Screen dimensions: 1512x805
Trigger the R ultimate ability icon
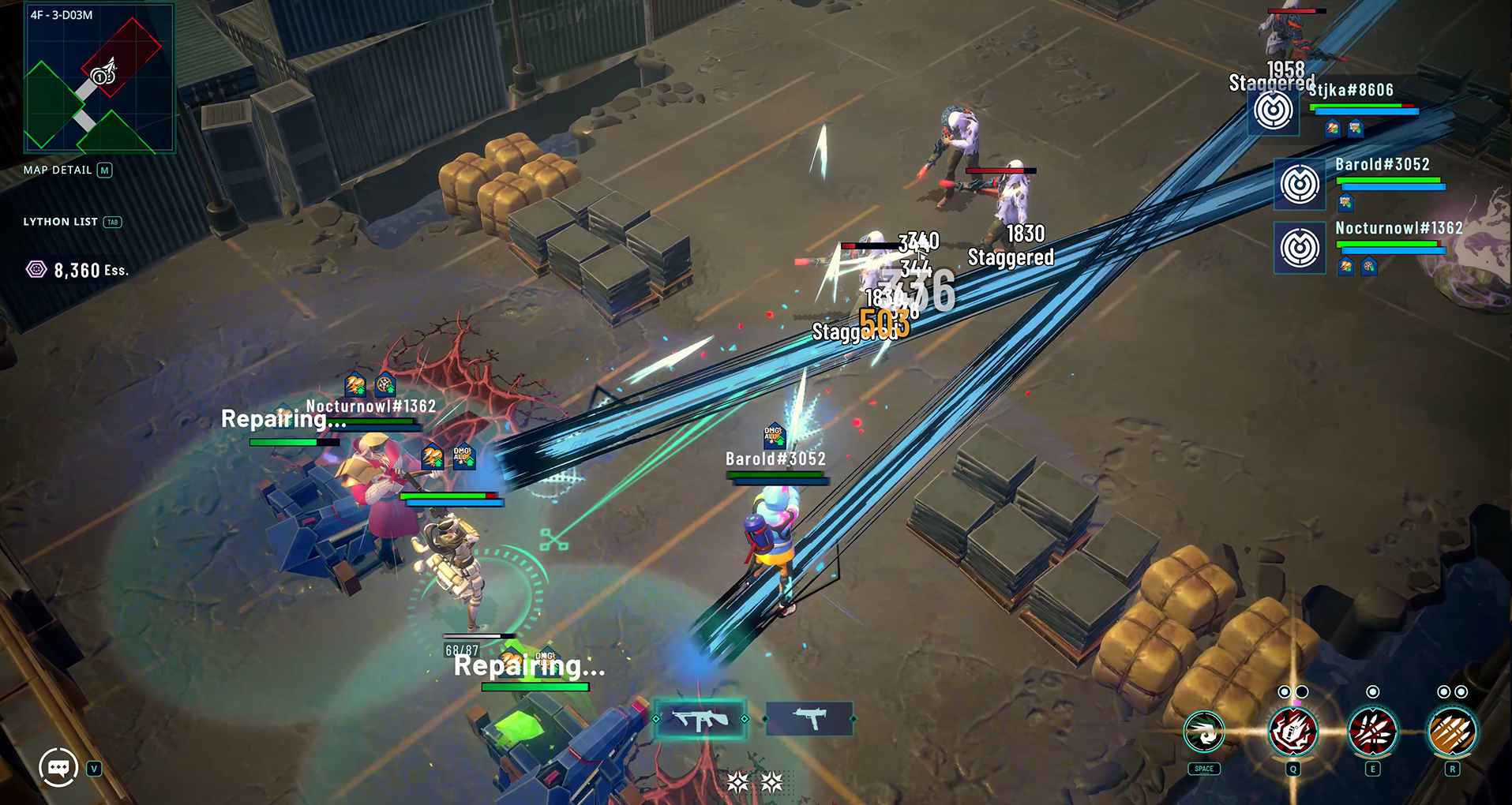tap(1452, 732)
